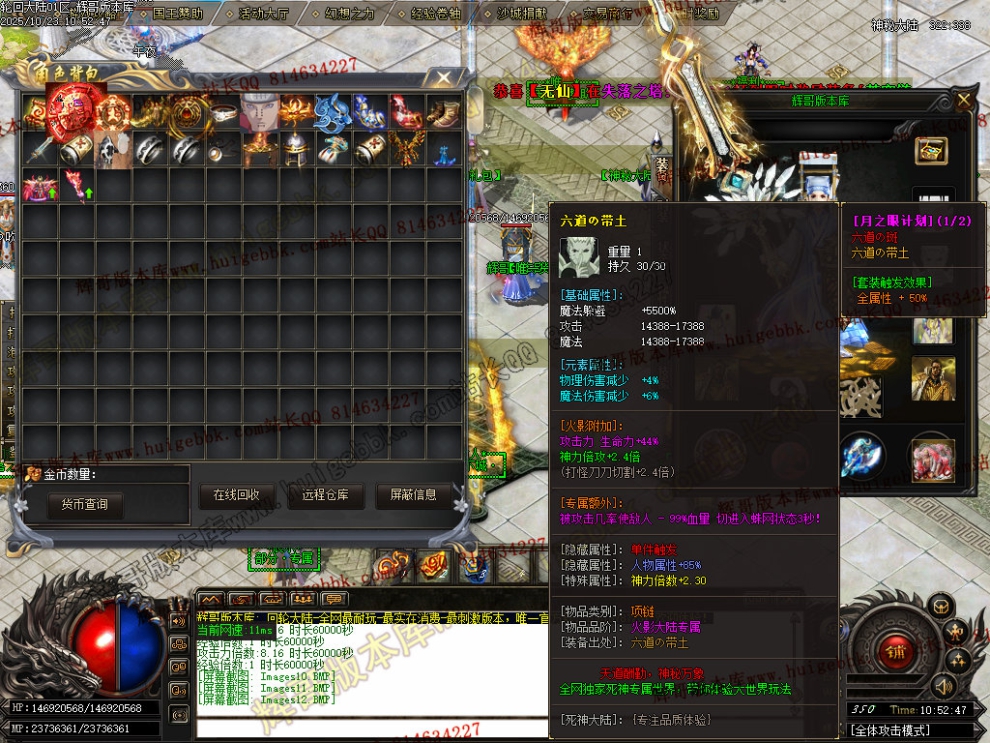
Task: Click the chat text input field
Action: (x=370, y=725)
